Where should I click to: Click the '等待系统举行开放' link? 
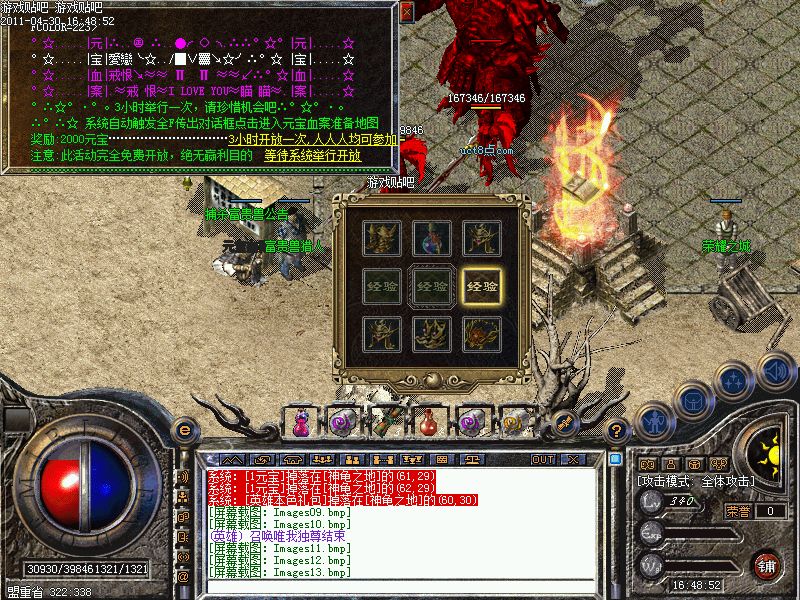click(x=313, y=156)
